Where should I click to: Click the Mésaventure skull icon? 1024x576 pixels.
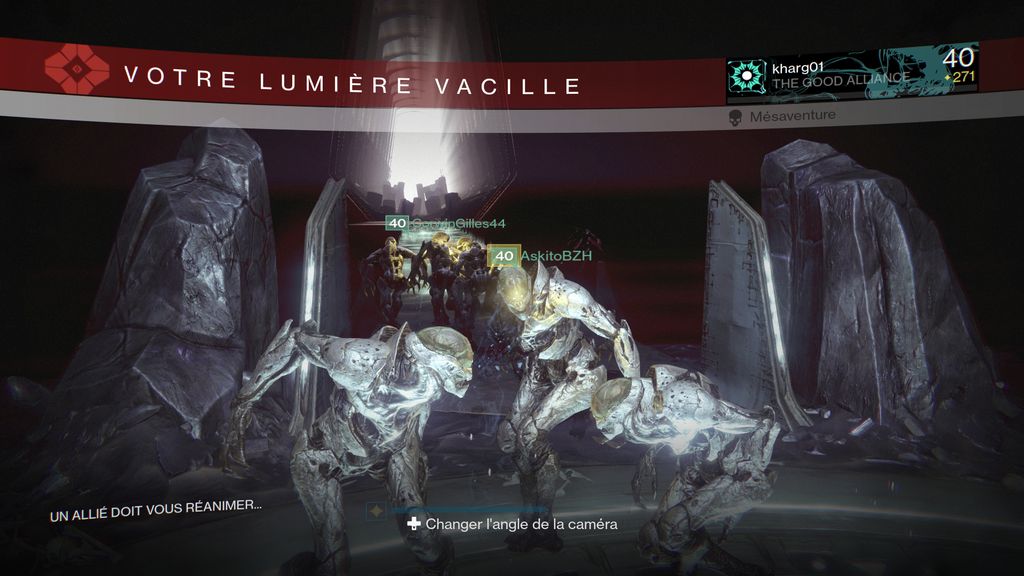[x=735, y=118]
